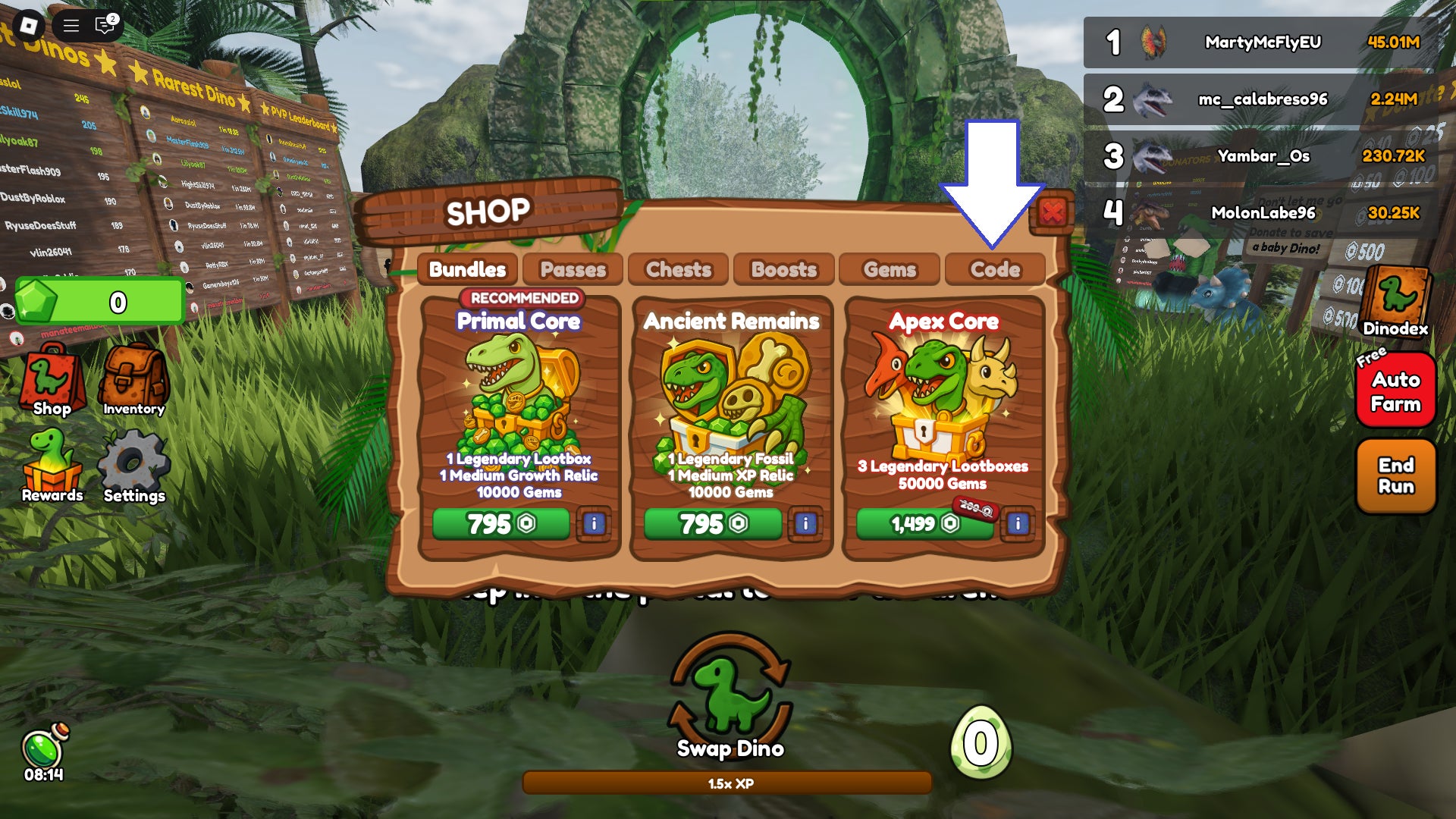Buy Primal Core for 795 Robux
The height and width of the screenshot is (819, 1456).
pyautogui.click(x=500, y=523)
